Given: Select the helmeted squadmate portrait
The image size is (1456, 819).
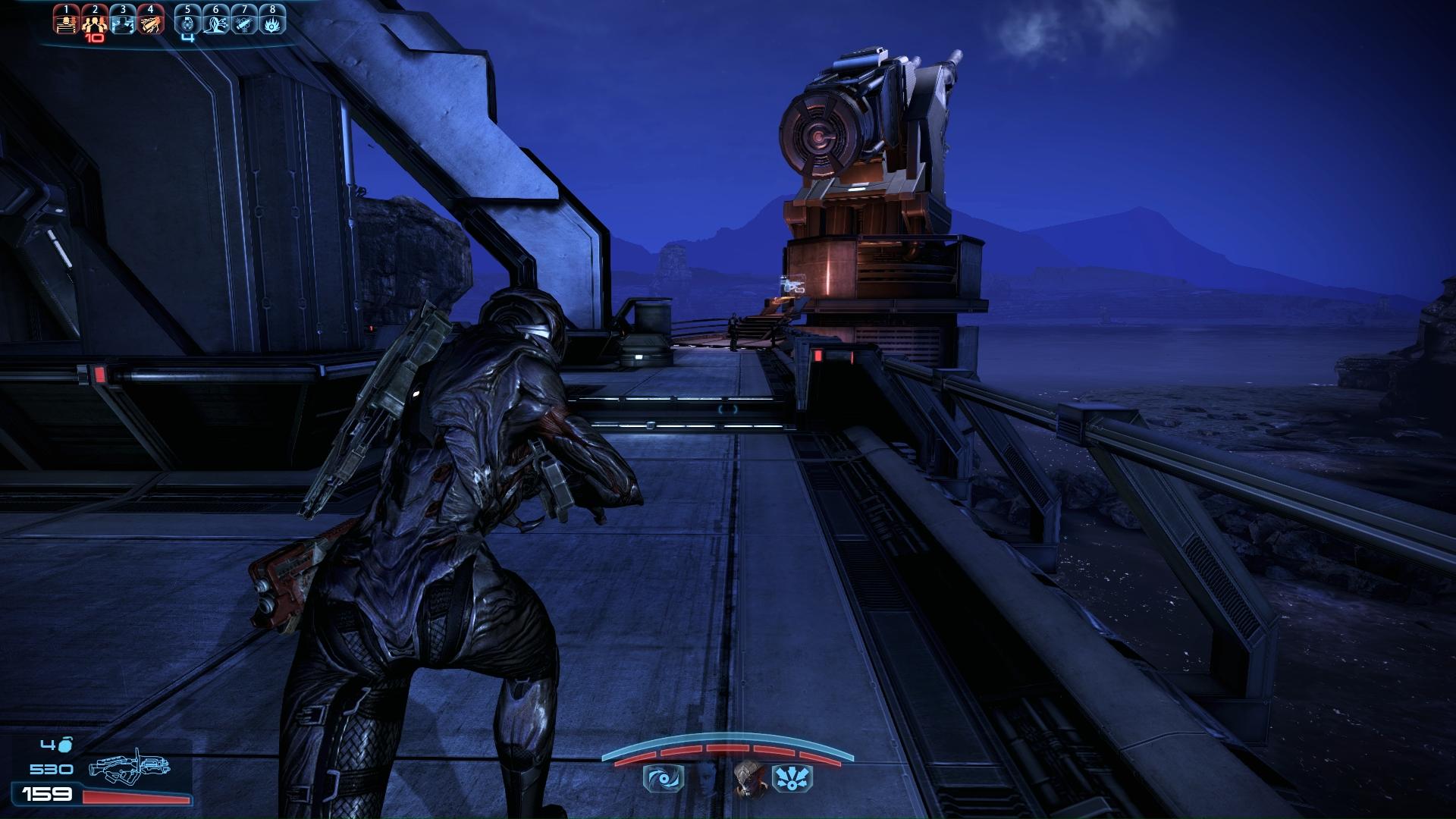Looking at the screenshot, I should pos(748,779).
